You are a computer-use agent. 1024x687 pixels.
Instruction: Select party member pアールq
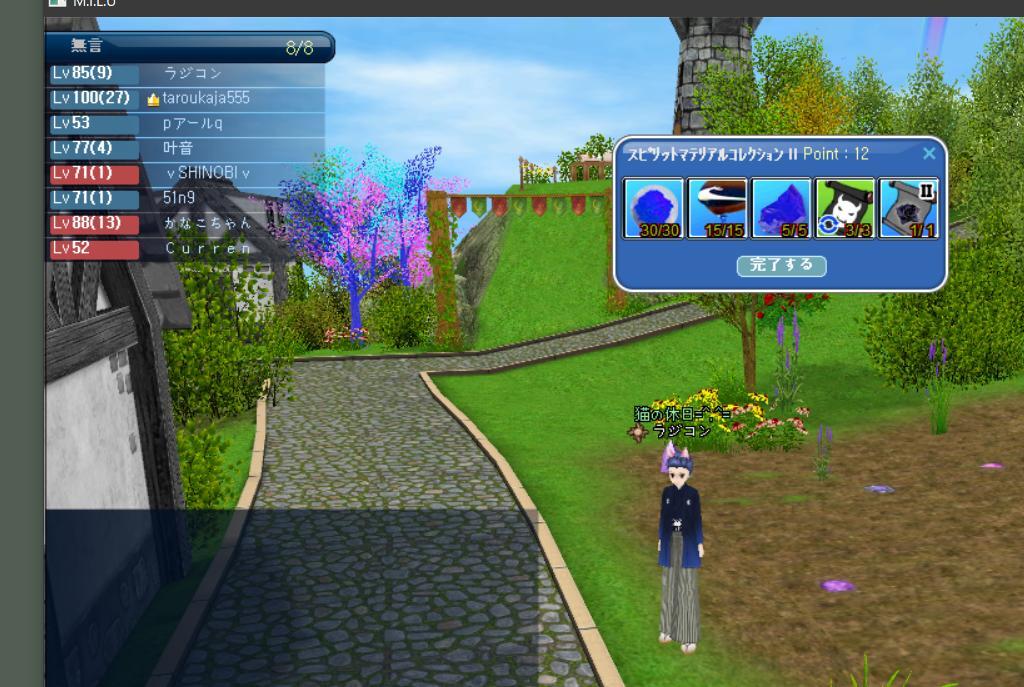192,123
